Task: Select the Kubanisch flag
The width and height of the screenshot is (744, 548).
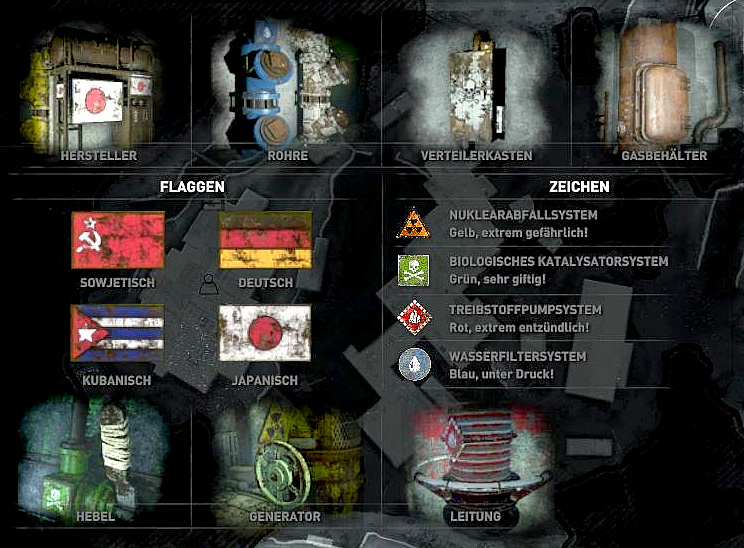Action: coord(118,333)
